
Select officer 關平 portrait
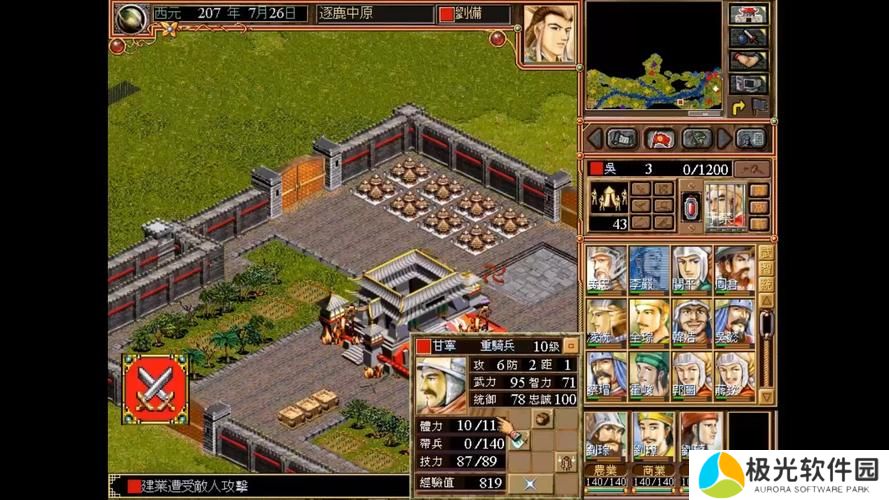coord(691,270)
